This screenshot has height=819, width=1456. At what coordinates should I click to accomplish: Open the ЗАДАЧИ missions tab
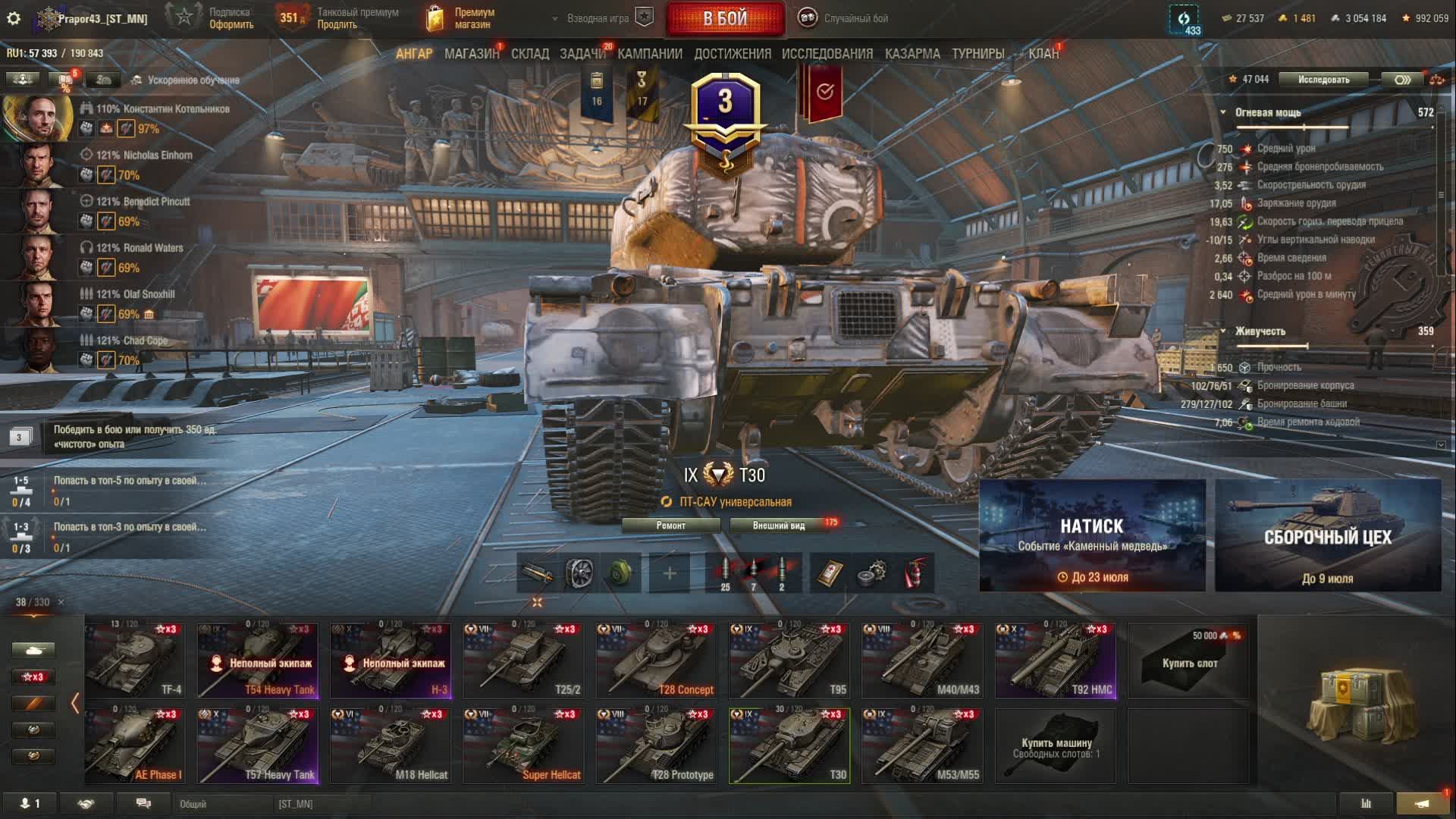[x=582, y=54]
